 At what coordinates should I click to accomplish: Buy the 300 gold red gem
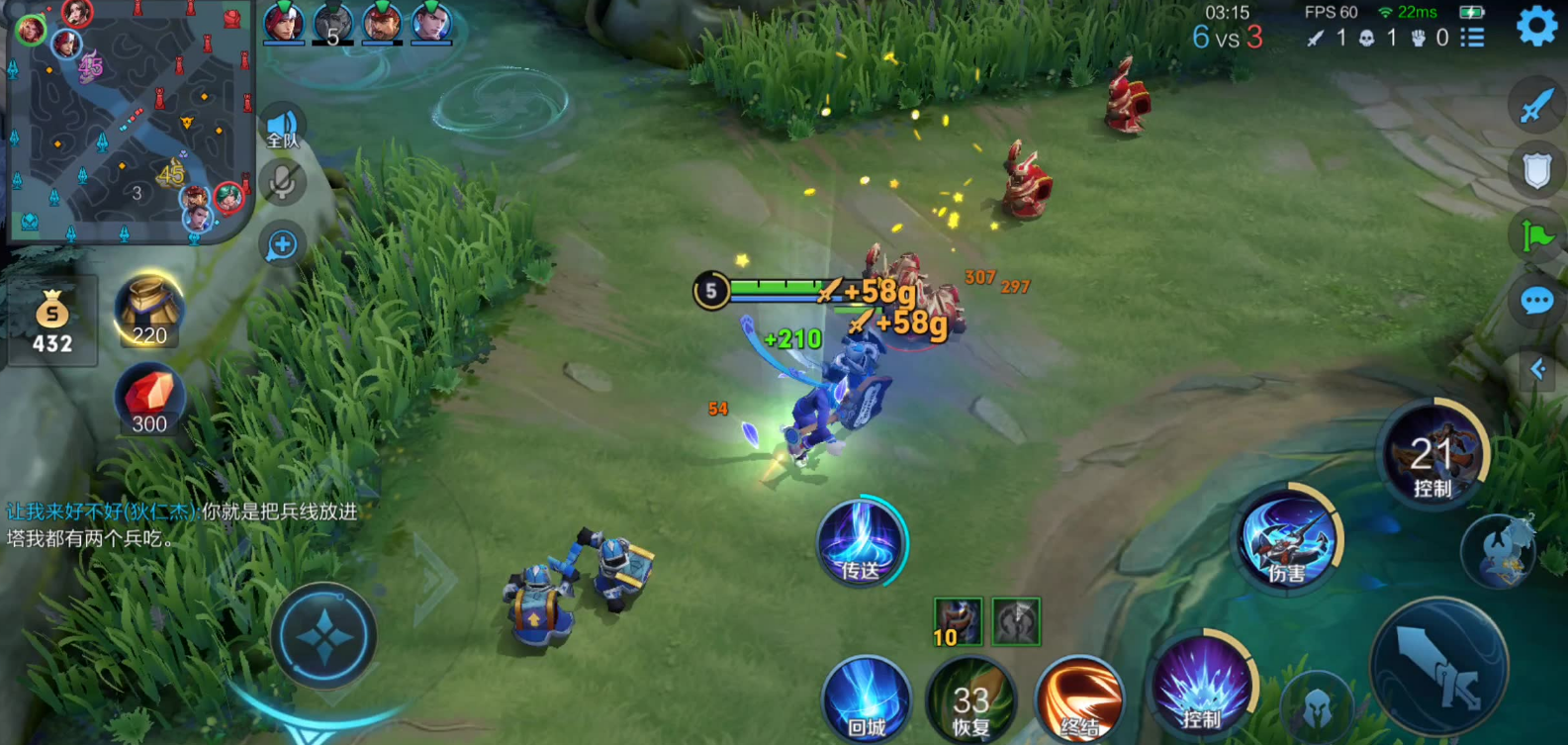click(148, 400)
